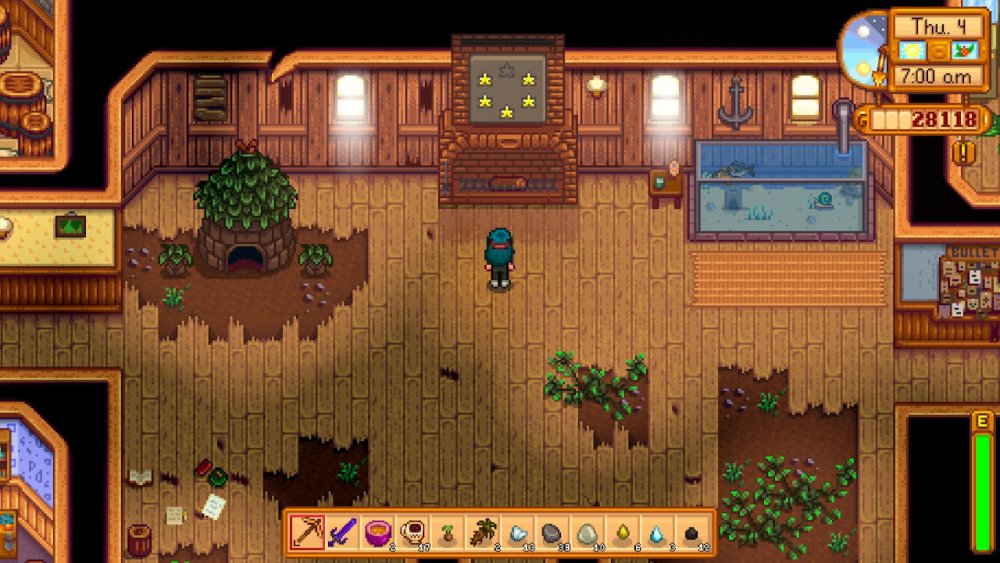Image resolution: width=1000 pixels, height=563 pixels.
Task: Equip the purple sword slot
Action: click(x=343, y=532)
